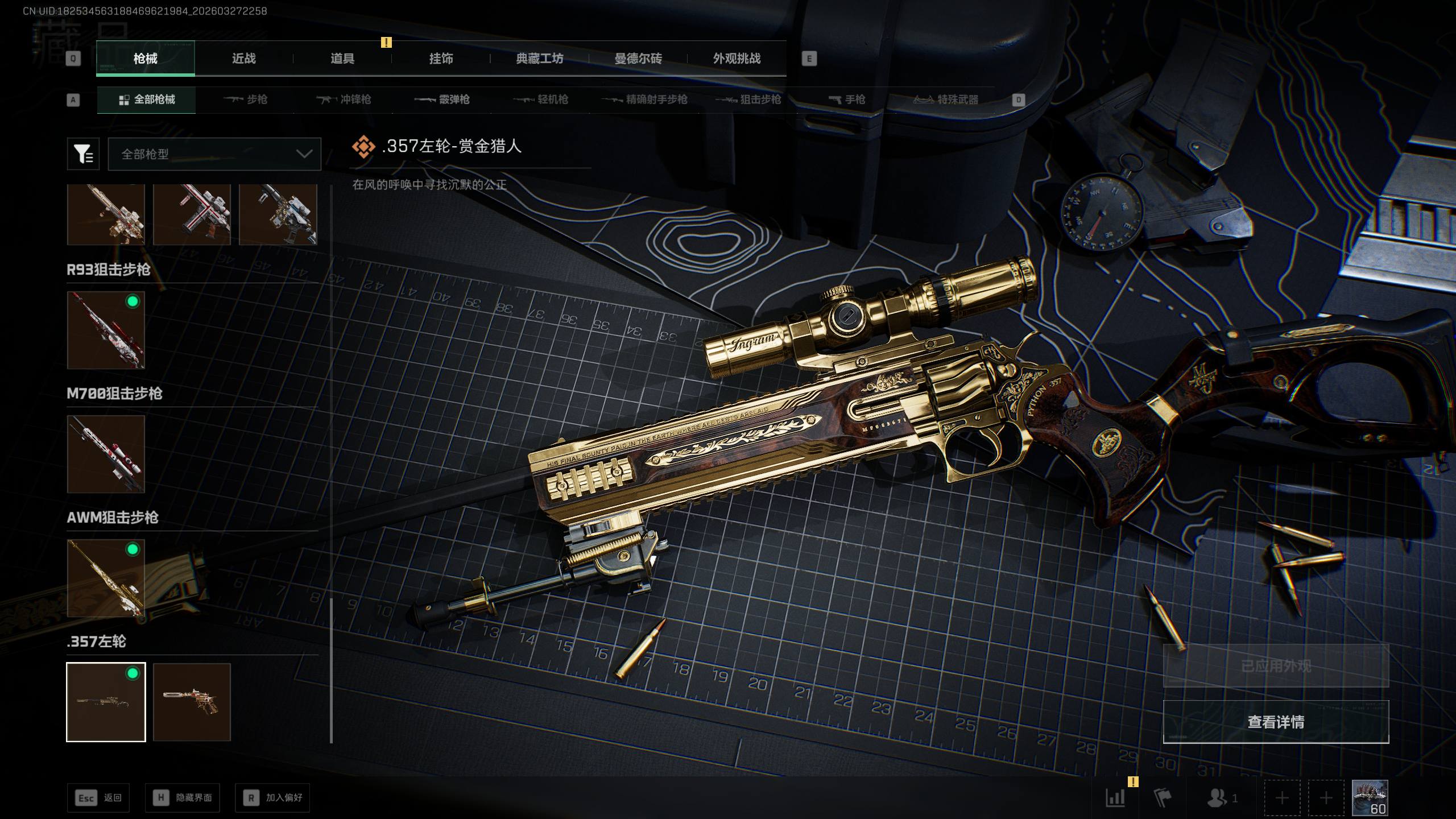Open the 道具 items tab
The width and height of the screenshot is (1456, 819).
(x=342, y=59)
